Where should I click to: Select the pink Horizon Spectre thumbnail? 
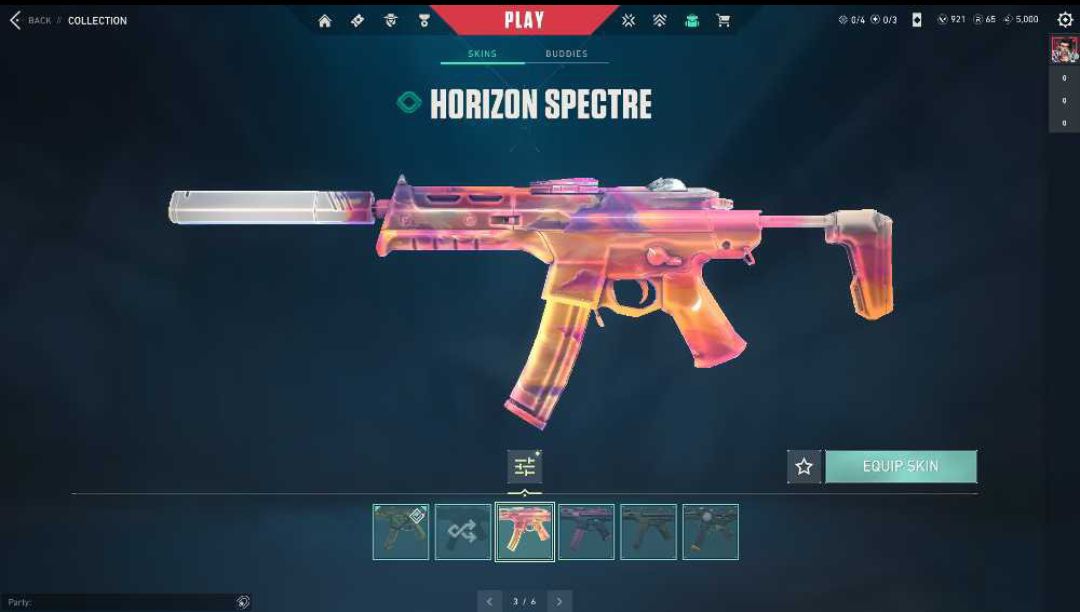point(524,532)
